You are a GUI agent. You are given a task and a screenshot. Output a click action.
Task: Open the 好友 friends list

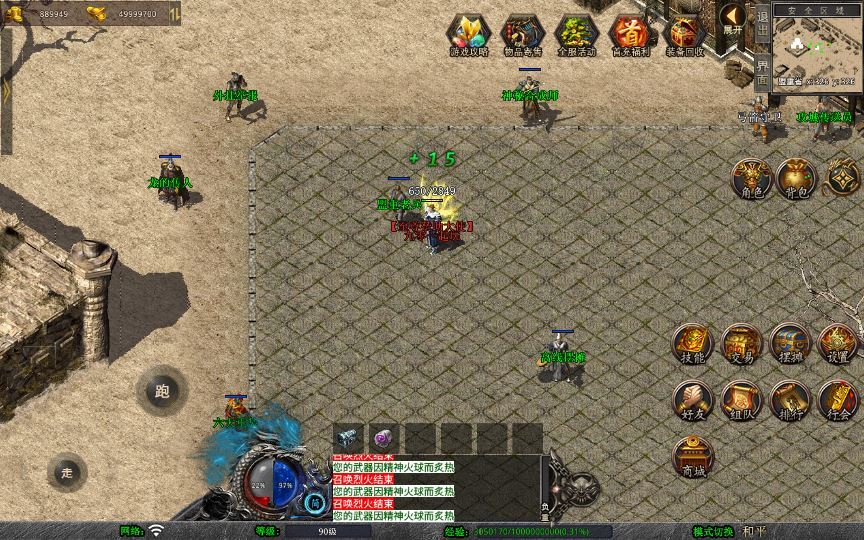coord(692,399)
